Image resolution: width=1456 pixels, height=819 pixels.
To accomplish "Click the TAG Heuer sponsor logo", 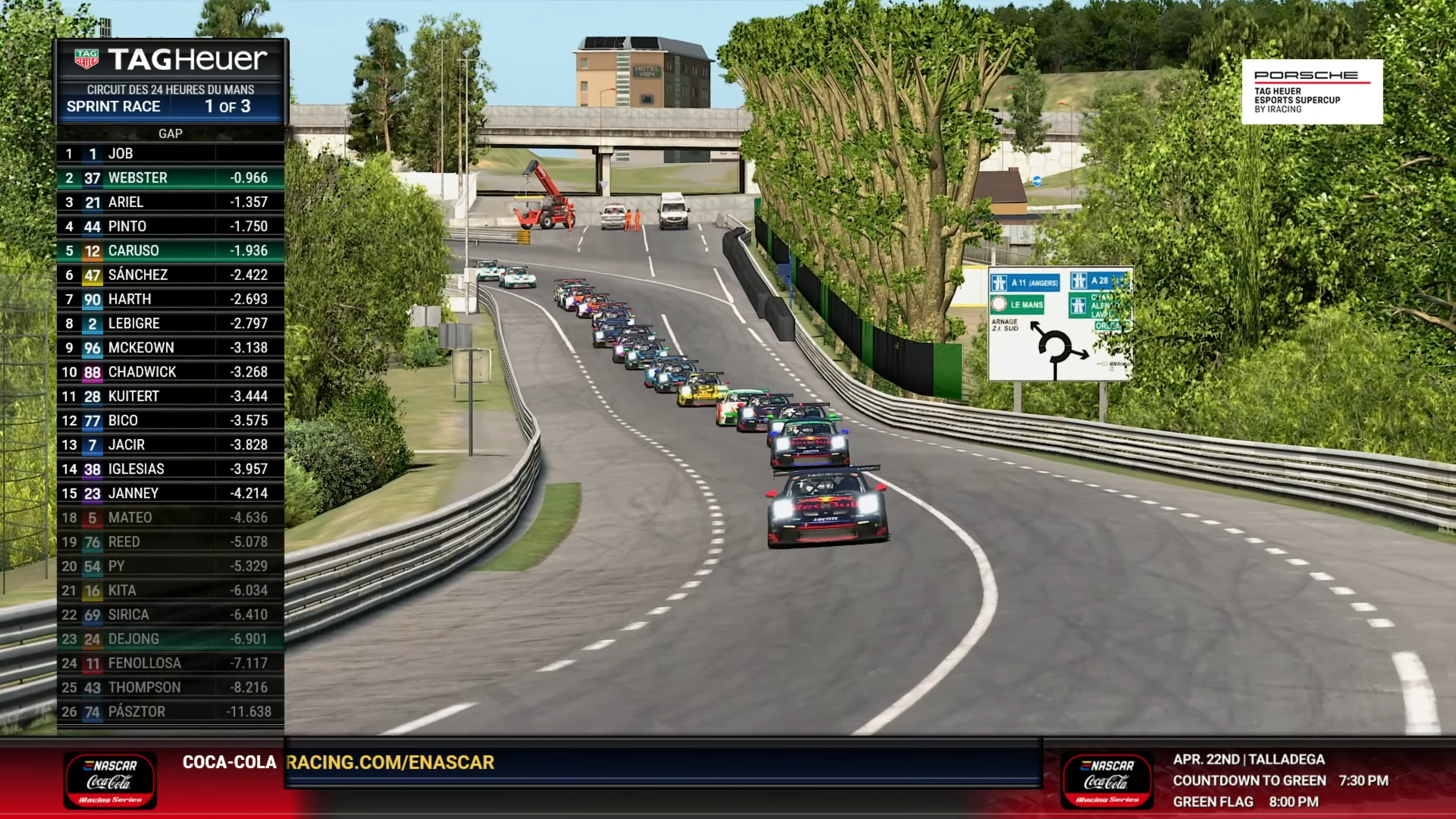I will coord(171,60).
